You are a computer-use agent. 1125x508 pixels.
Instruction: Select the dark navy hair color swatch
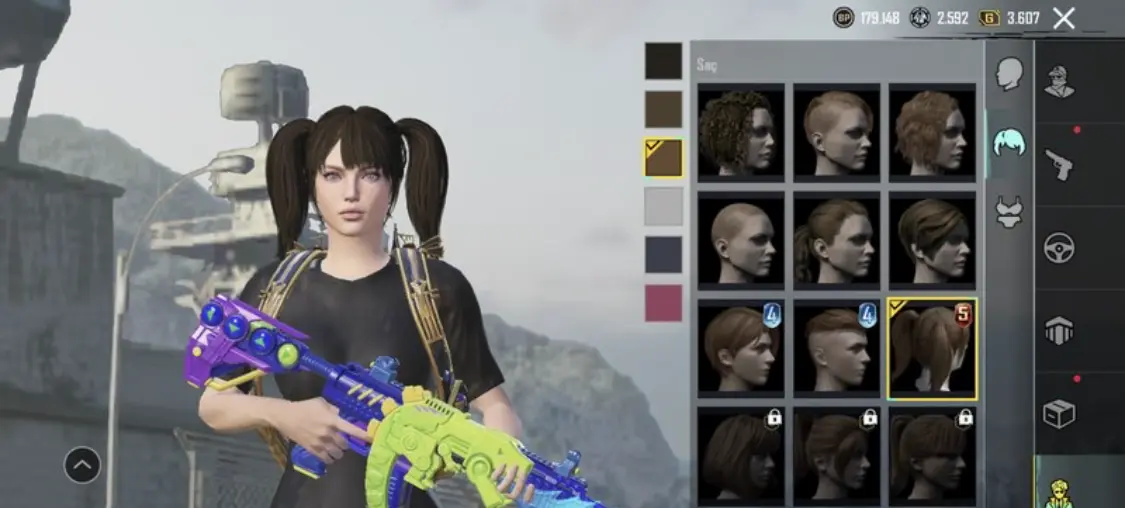(x=663, y=254)
